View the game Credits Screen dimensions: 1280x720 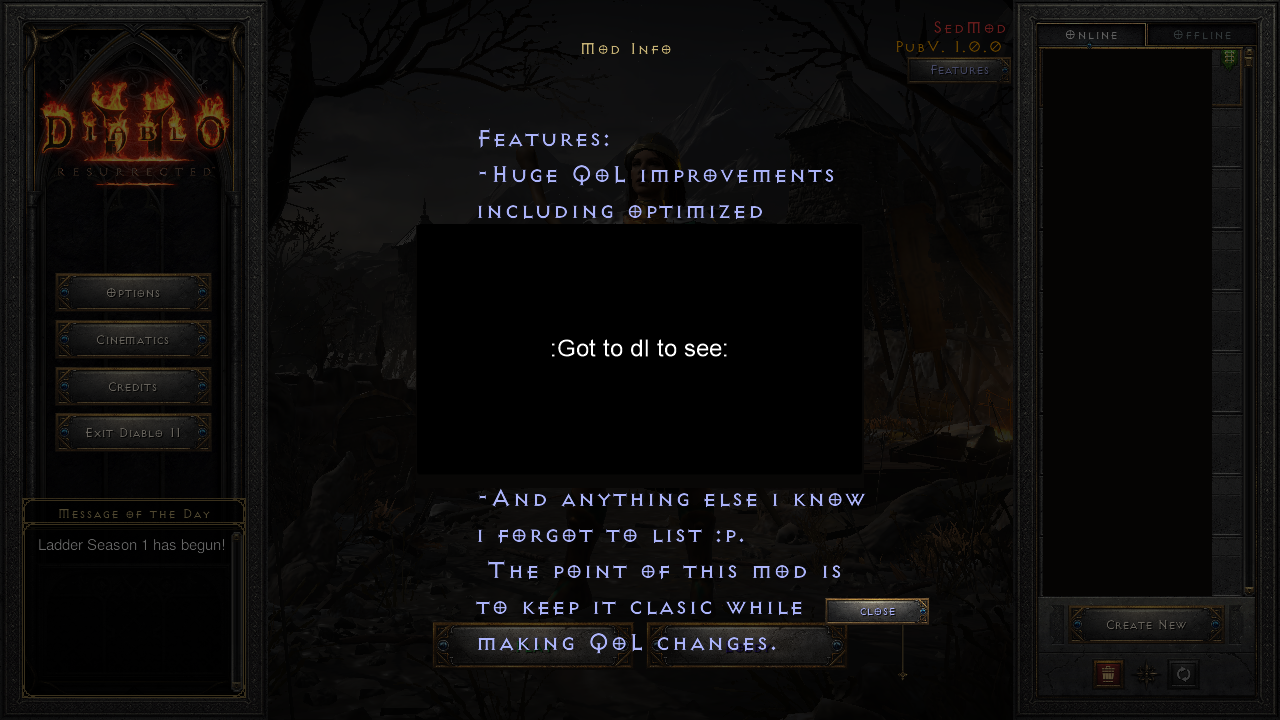coord(133,386)
